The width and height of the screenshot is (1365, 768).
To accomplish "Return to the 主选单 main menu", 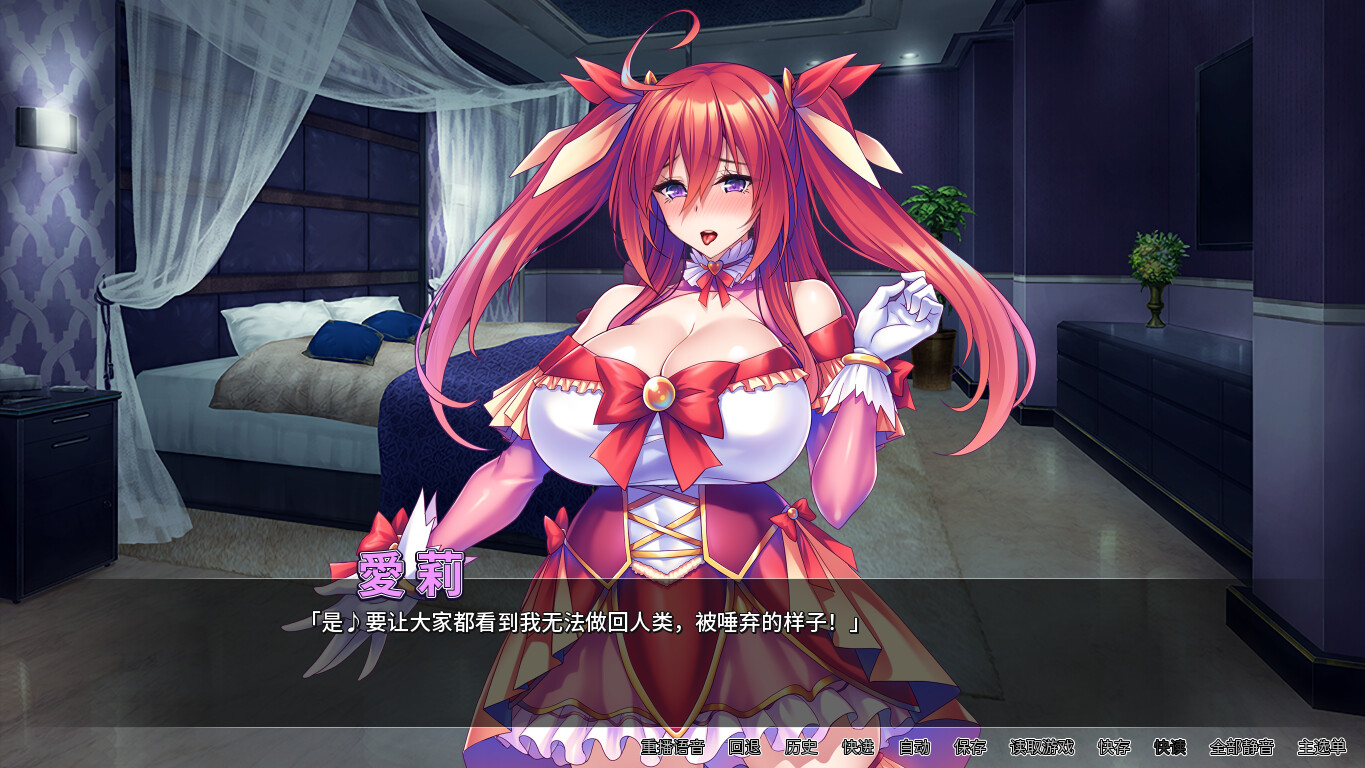I will point(1322,746).
